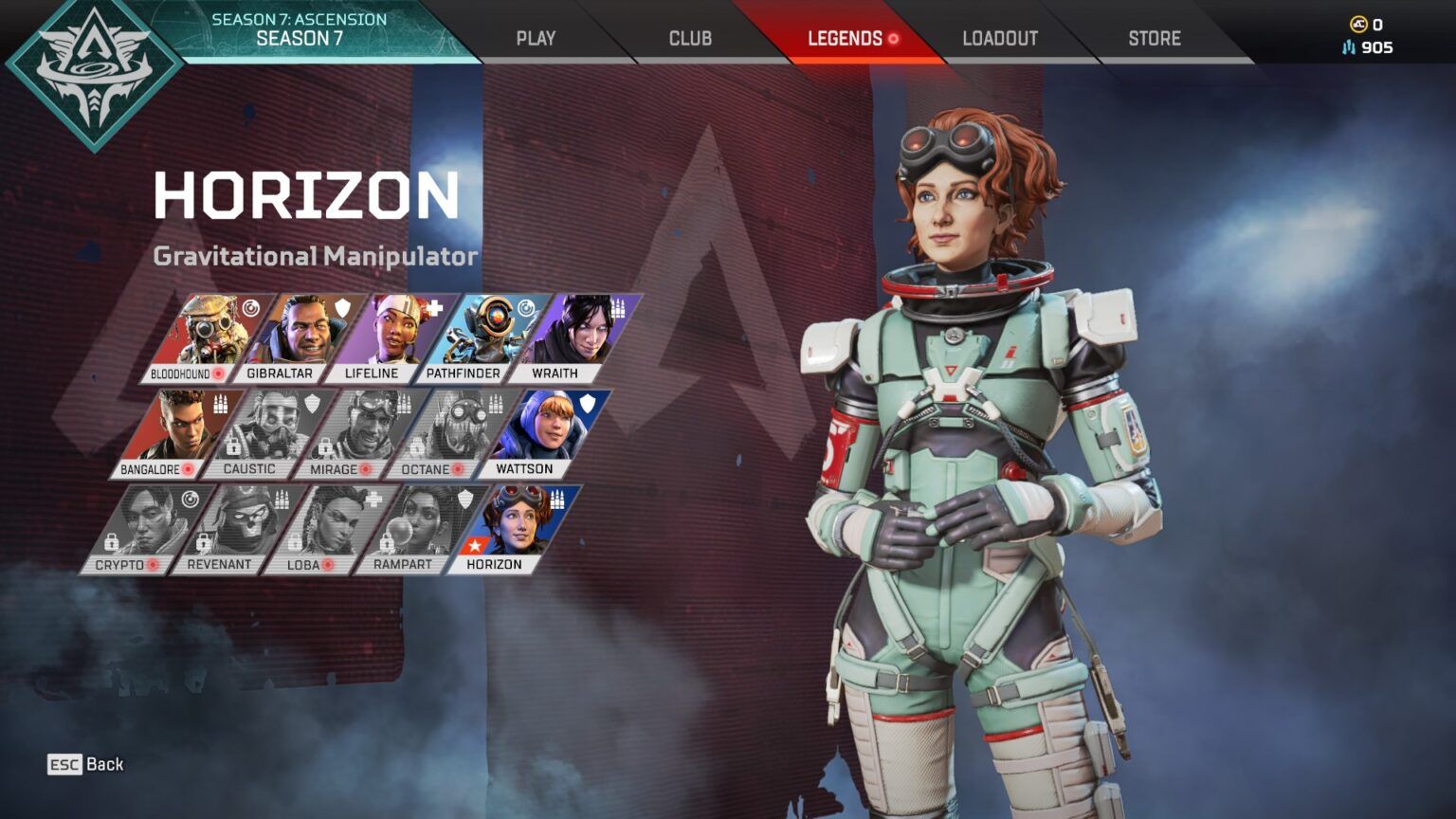The height and width of the screenshot is (819, 1456).
Task: Switch to the Loadout tab
Action: click(1000, 38)
